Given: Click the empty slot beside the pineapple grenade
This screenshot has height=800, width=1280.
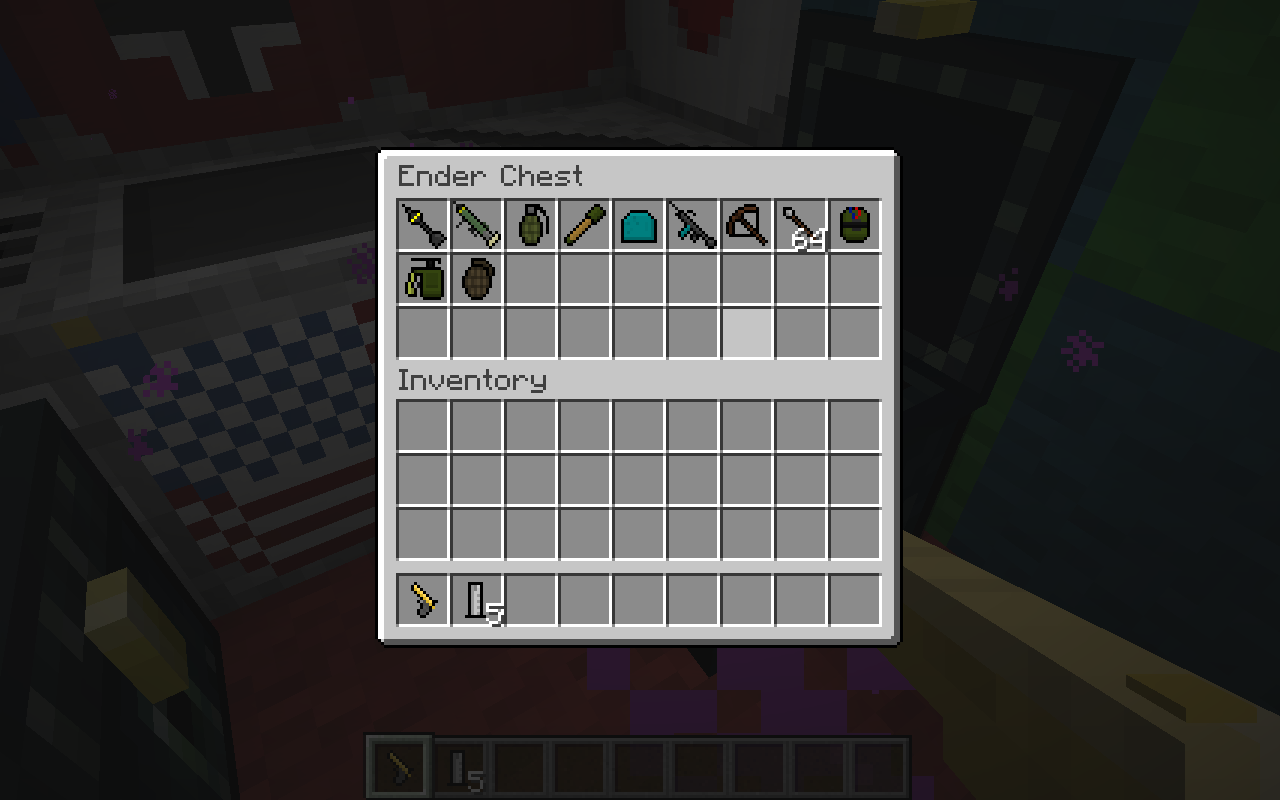Looking at the screenshot, I should click(531, 278).
